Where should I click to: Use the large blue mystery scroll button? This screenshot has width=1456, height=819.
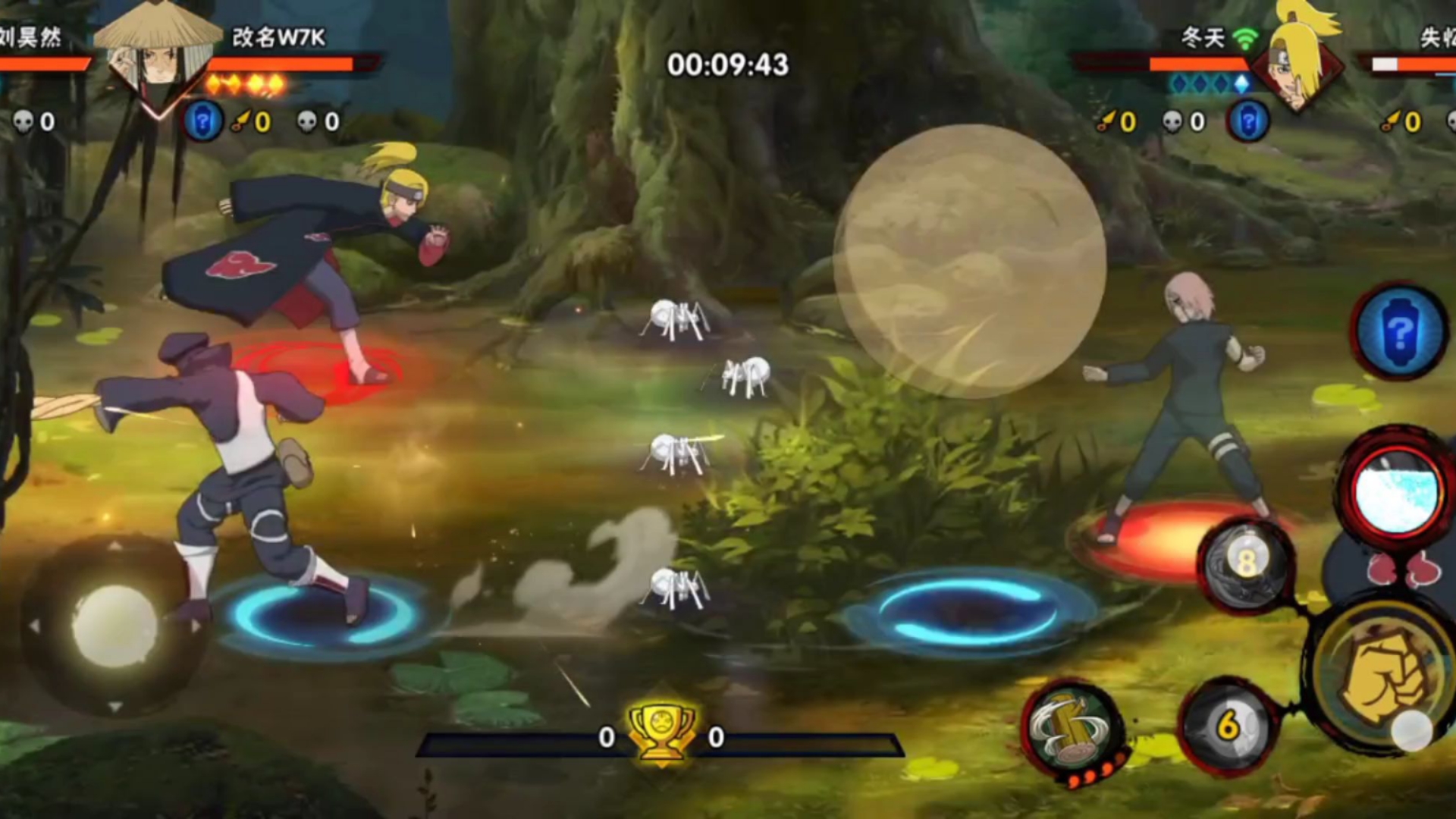click(x=1400, y=332)
